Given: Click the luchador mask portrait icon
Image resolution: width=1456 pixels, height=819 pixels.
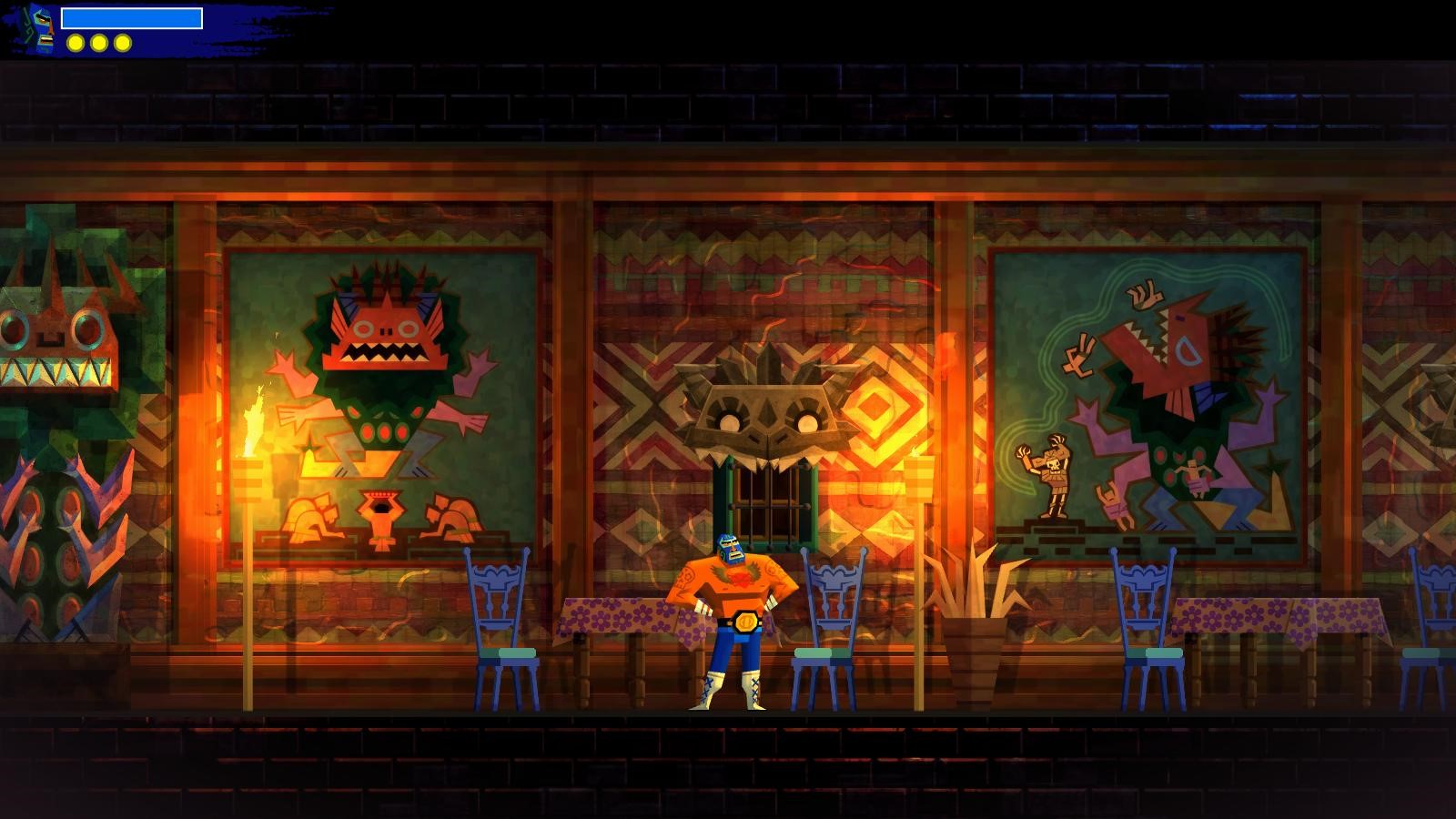Looking at the screenshot, I should [40, 27].
